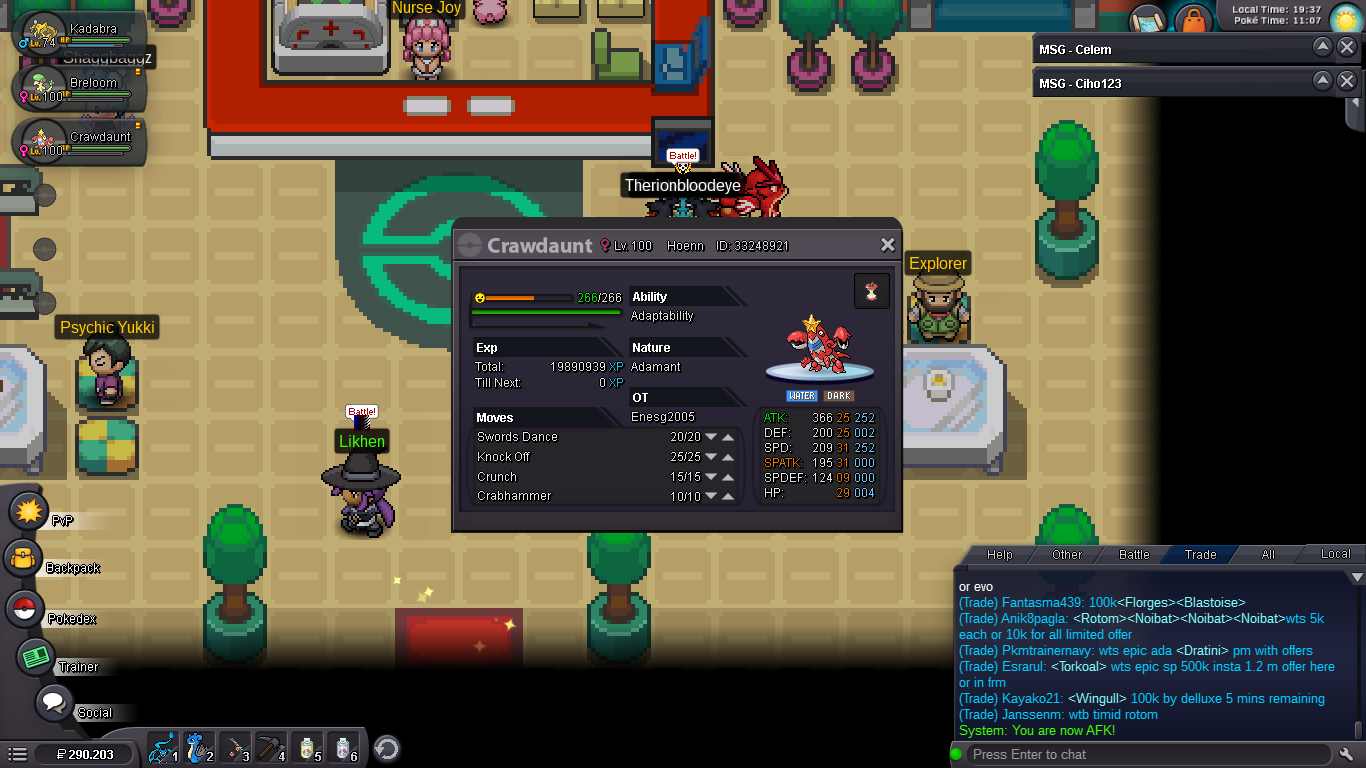
Task: Close the Crawdaunt summary window
Action: pos(887,245)
